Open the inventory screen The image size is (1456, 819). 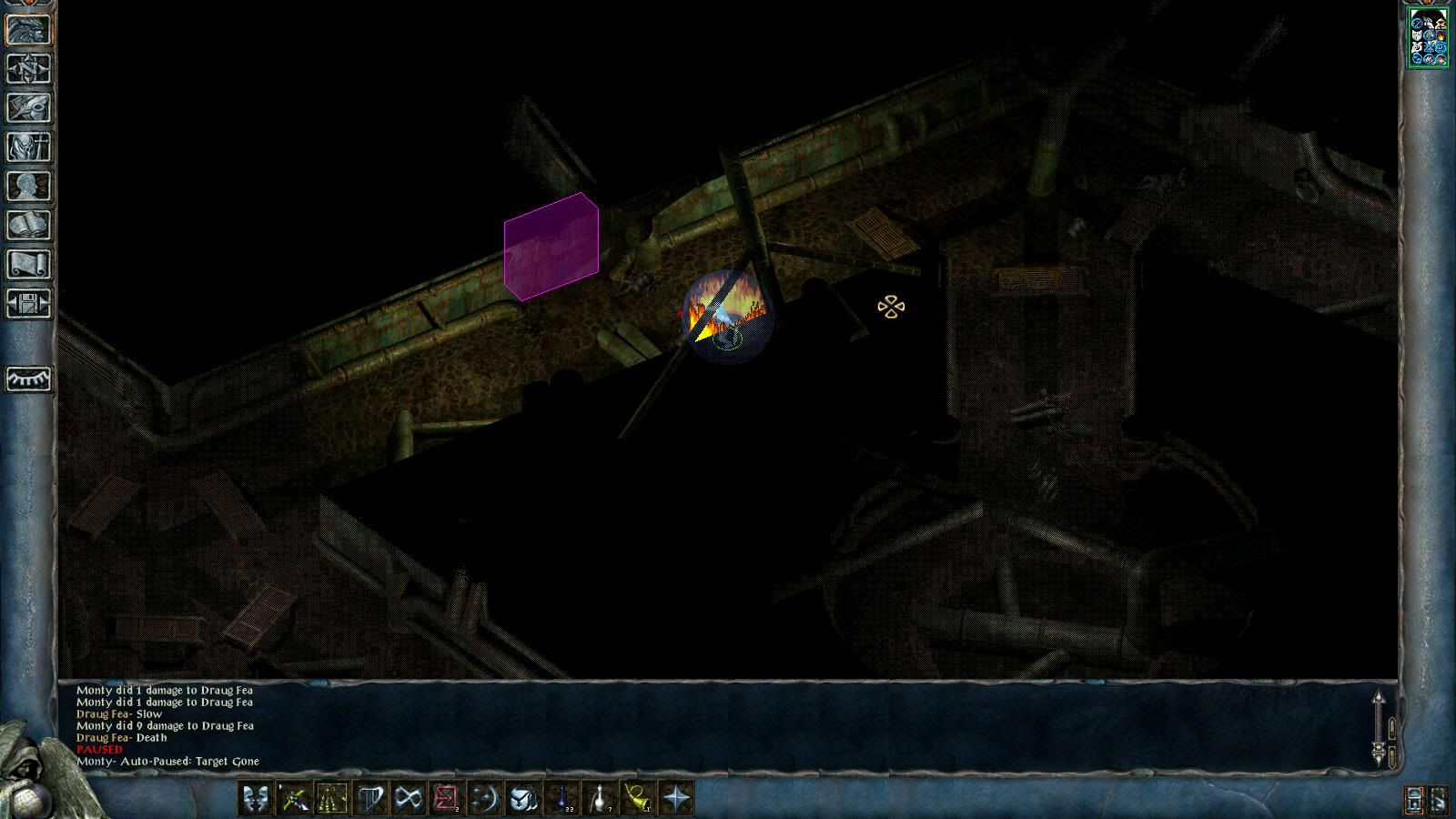[29, 147]
